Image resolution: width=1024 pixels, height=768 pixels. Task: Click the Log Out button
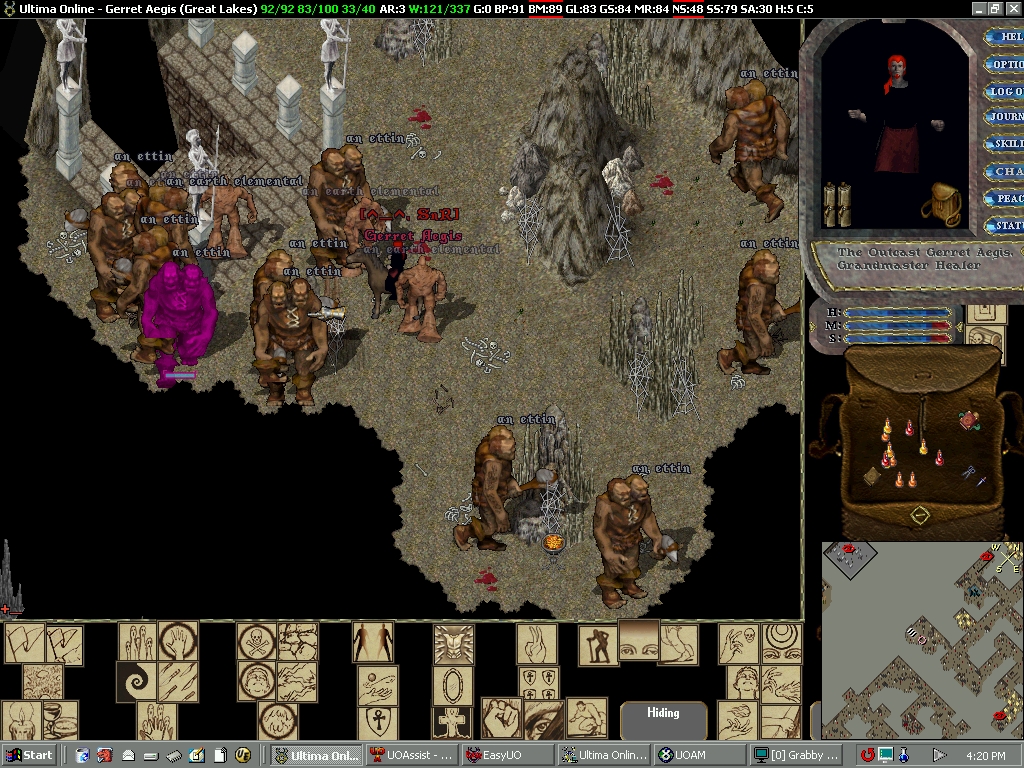1004,91
